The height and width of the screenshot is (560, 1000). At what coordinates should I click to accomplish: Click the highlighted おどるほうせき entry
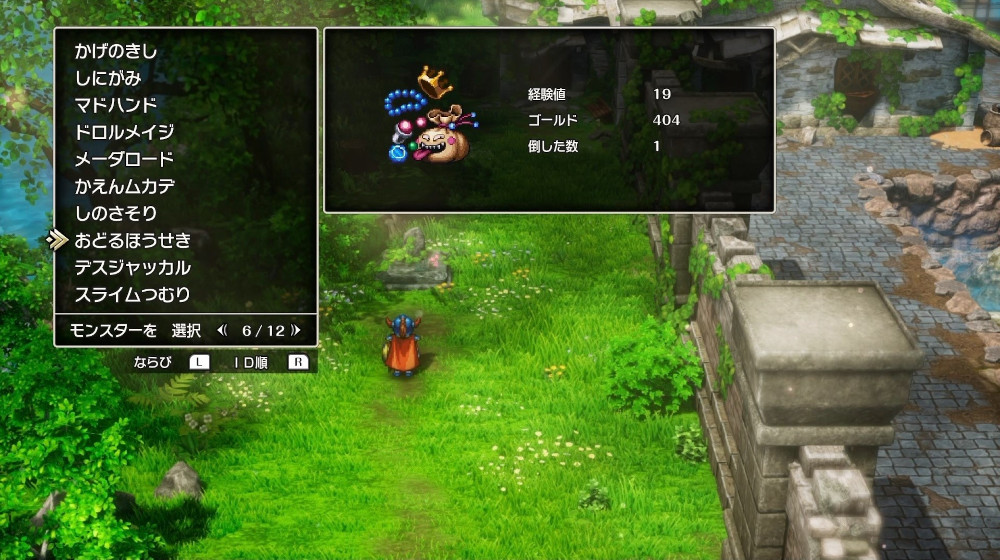132,240
